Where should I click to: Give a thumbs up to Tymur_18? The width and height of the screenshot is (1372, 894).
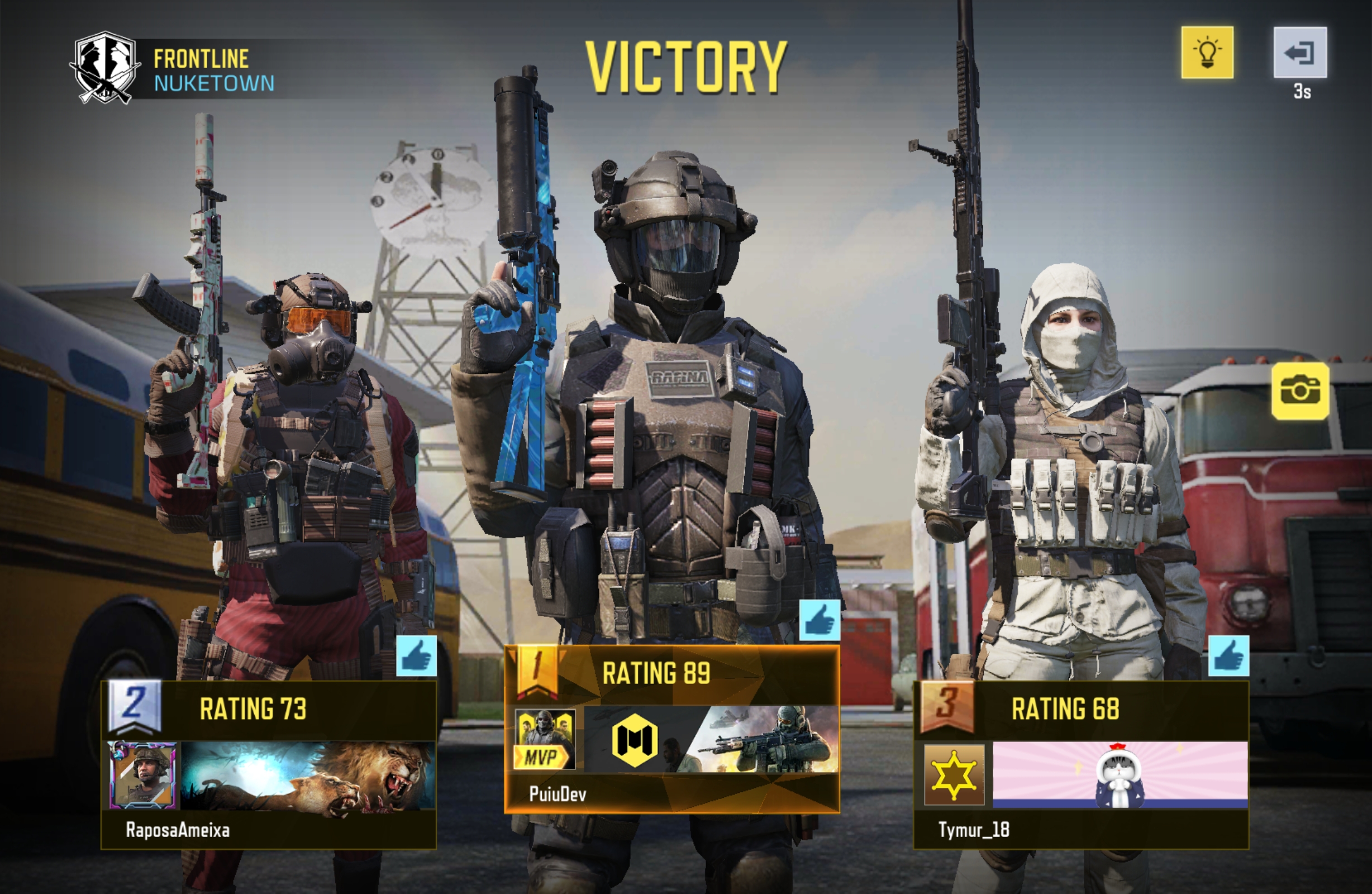pos(1228,656)
